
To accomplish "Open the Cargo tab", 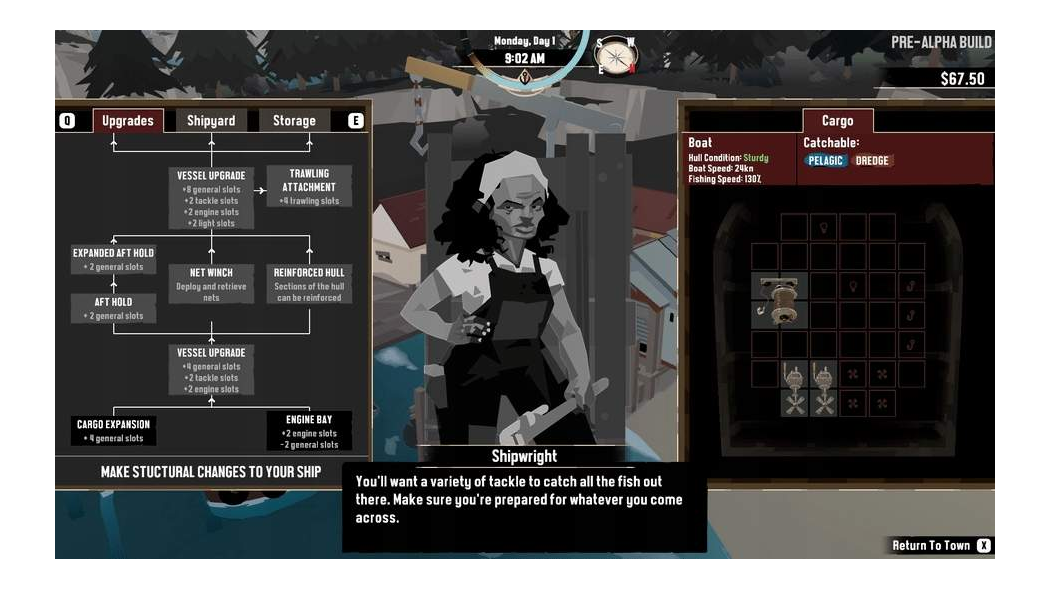I will [837, 121].
